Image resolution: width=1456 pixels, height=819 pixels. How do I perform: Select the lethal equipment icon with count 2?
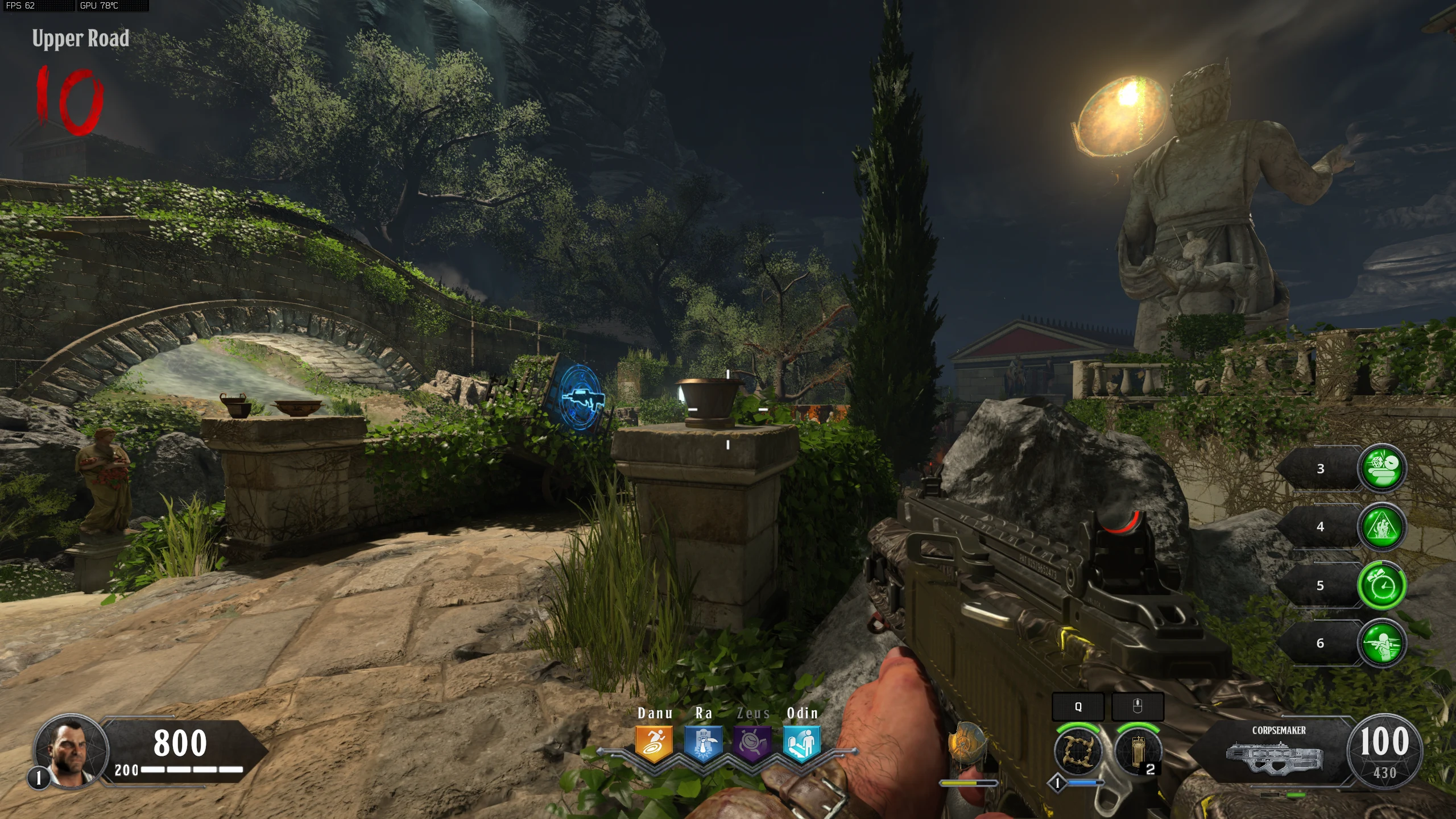coord(1137,752)
